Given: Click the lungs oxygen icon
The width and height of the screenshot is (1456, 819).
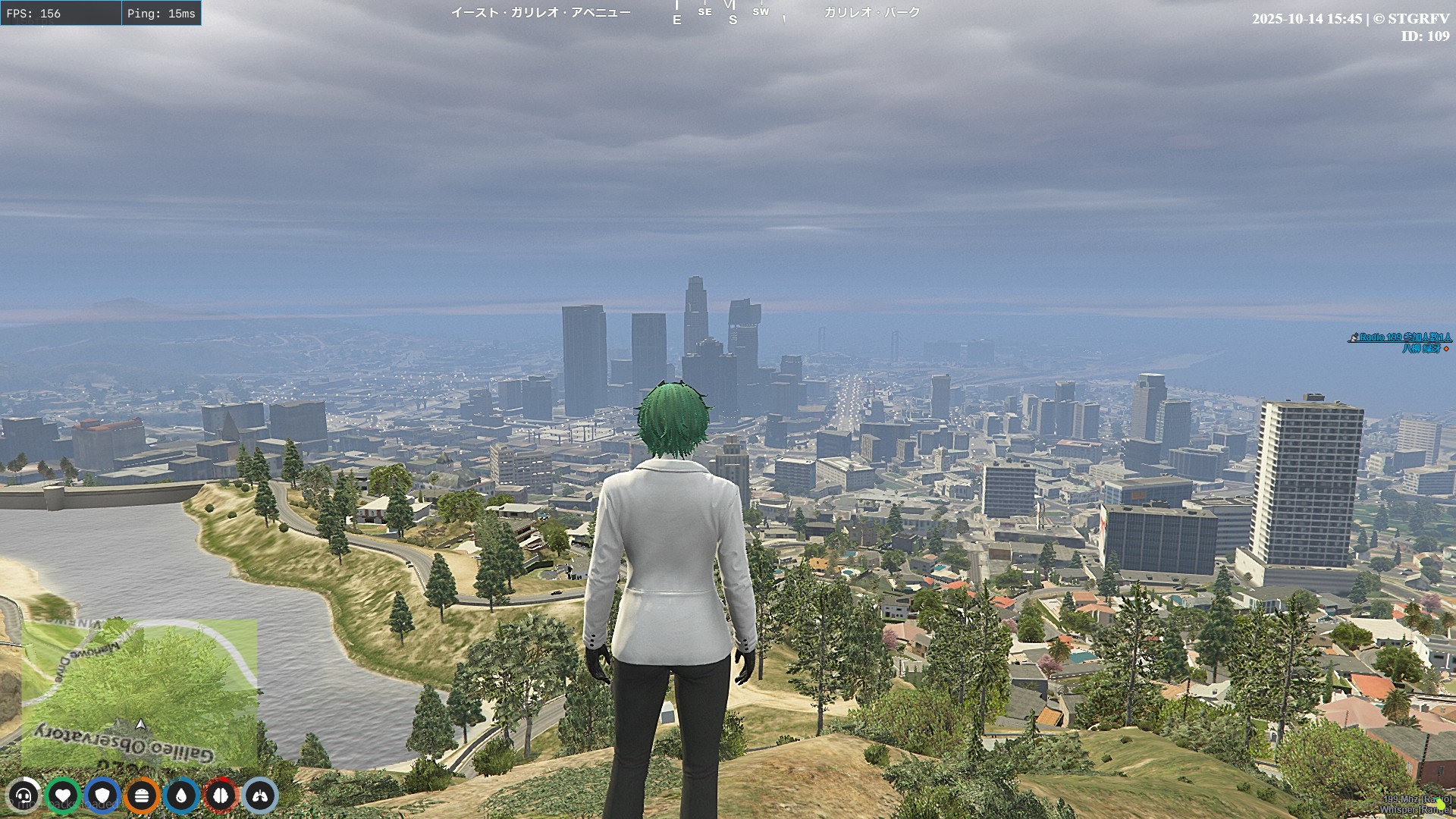Looking at the screenshot, I should click(260, 795).
